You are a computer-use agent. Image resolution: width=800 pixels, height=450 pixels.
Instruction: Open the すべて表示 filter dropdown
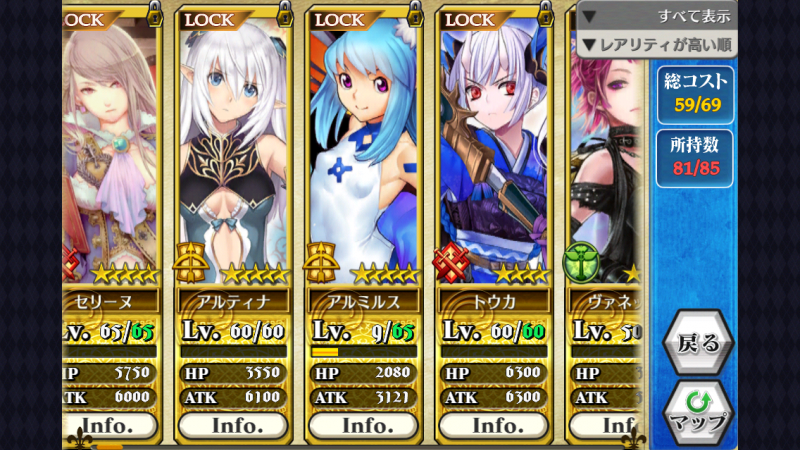tap(657, 16)
